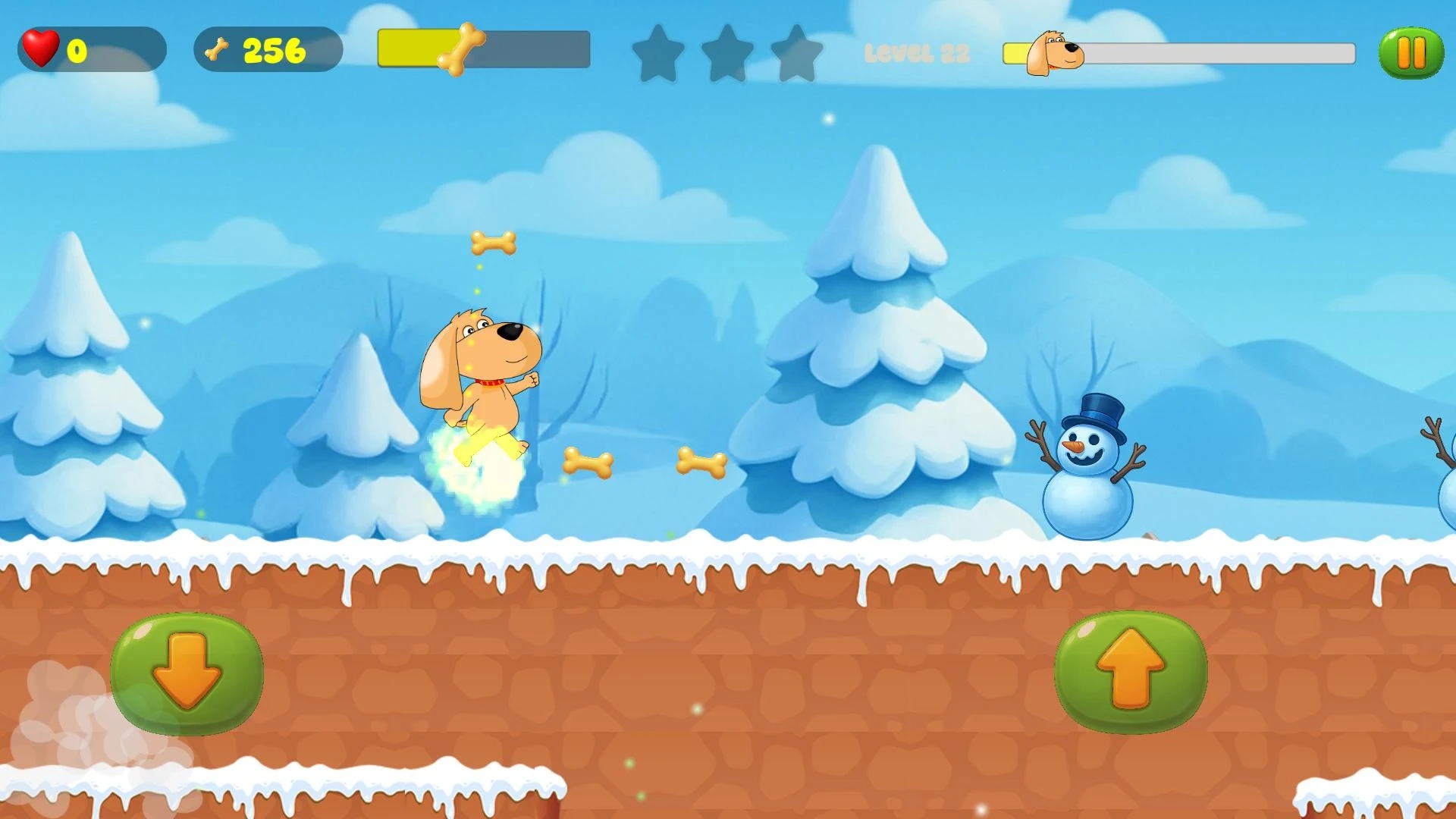This screenshot has height=819, width=1456.
Task: Select the Level 22 label
Action: (916, 53)
